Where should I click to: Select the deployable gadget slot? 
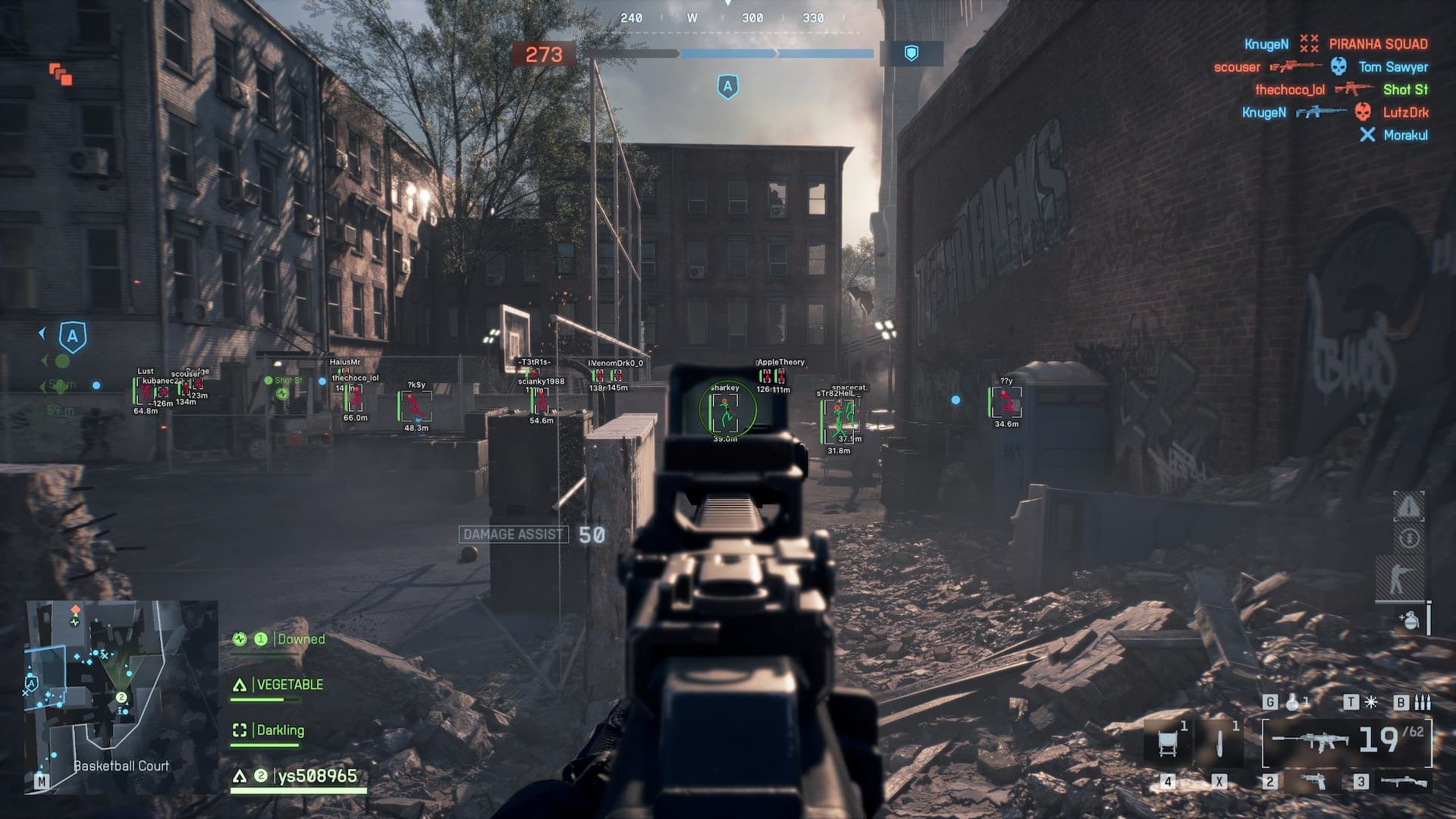1169,742
